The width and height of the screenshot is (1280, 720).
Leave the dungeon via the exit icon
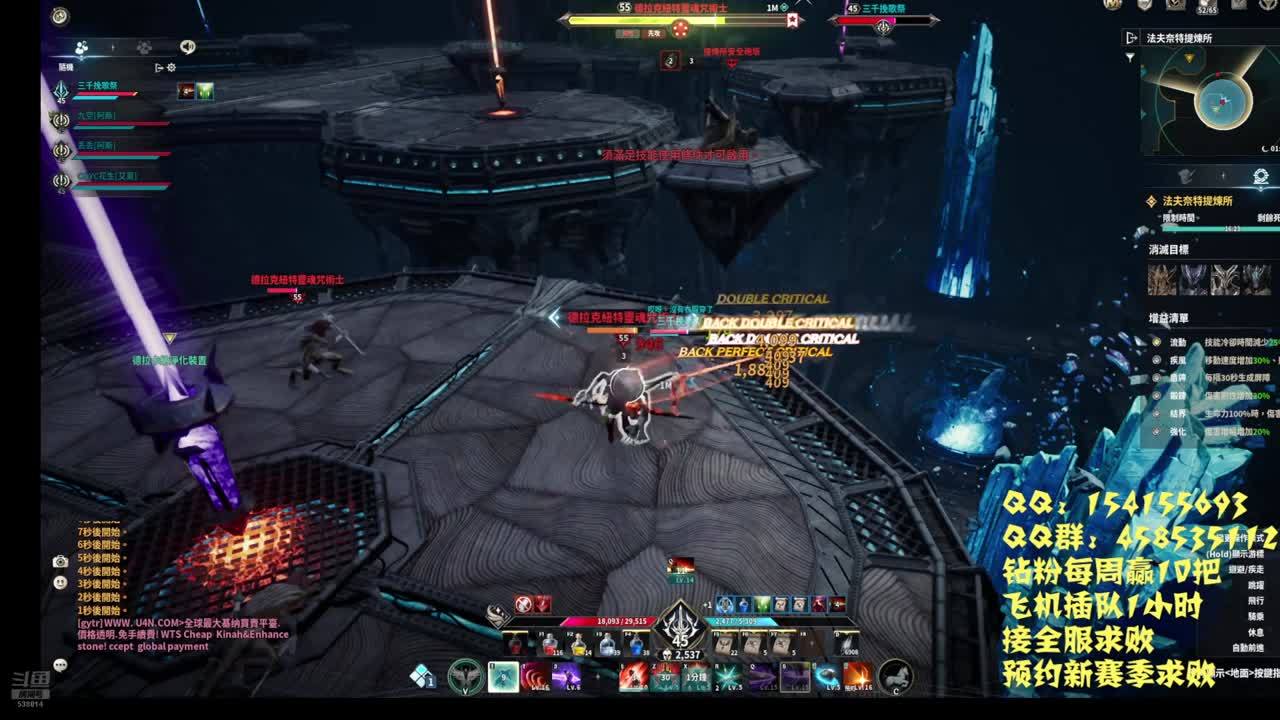point(1132,37)
